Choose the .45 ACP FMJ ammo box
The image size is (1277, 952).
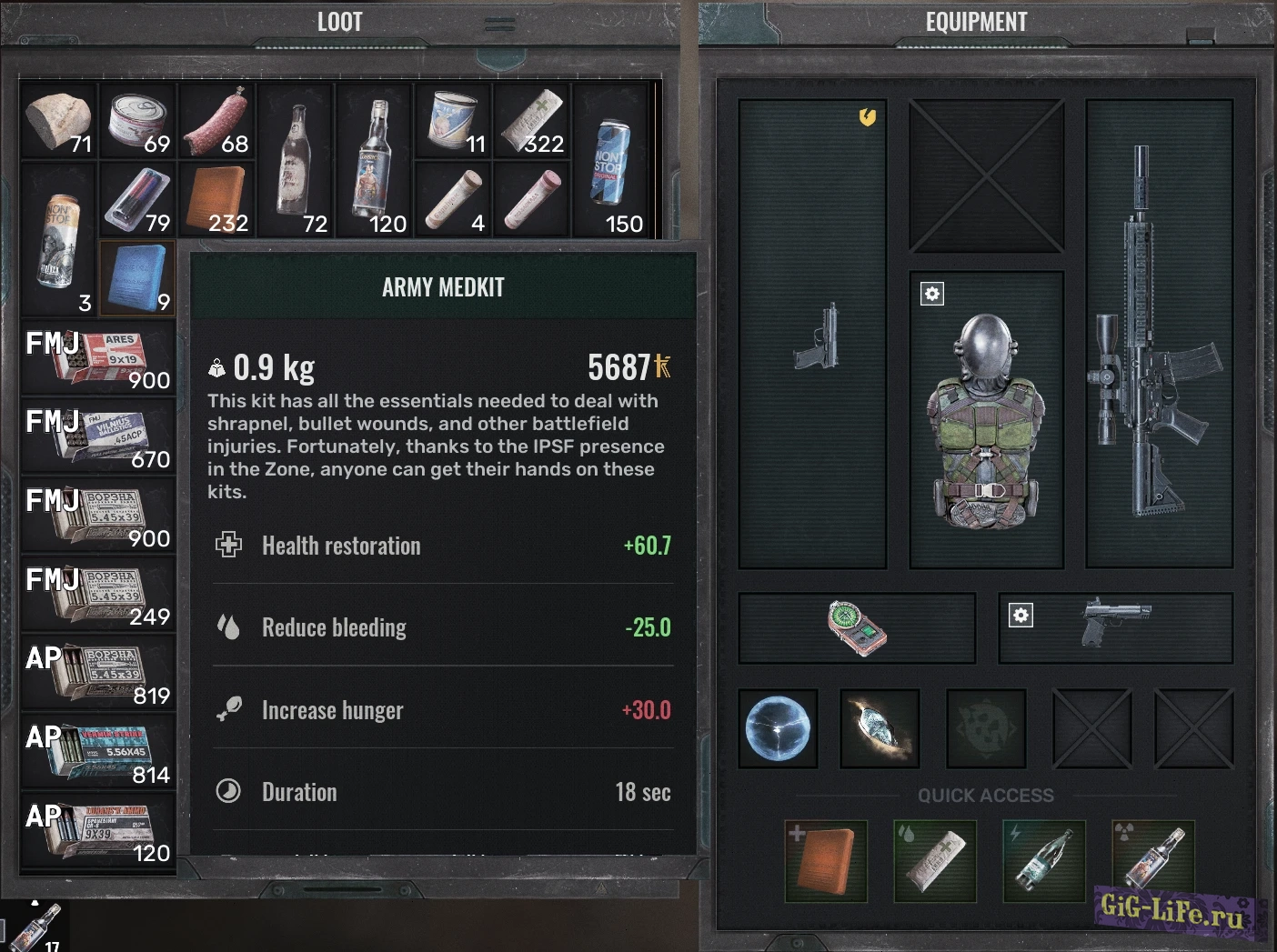(98, 436)
